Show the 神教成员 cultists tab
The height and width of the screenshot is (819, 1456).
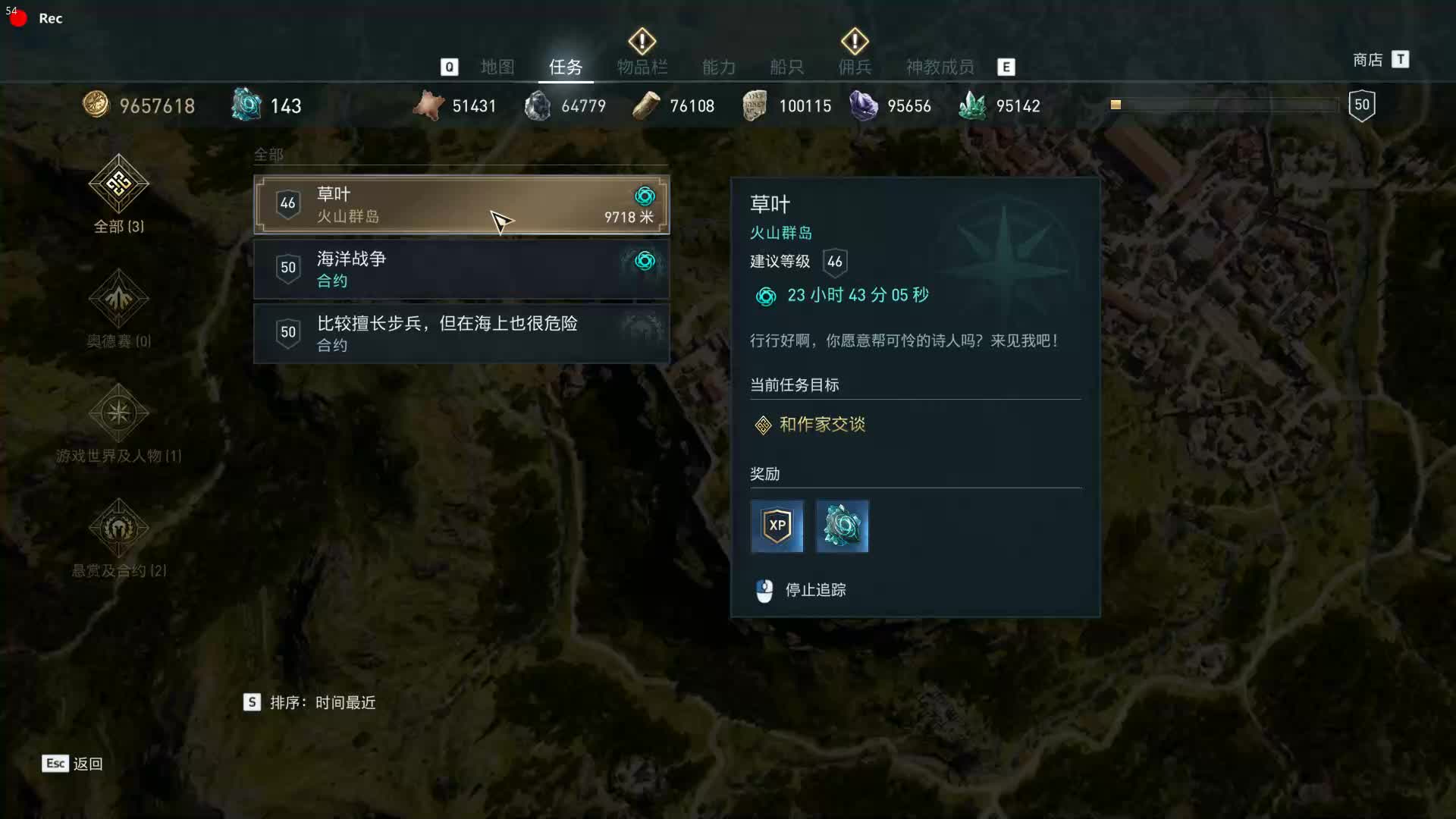coord(940,67)
